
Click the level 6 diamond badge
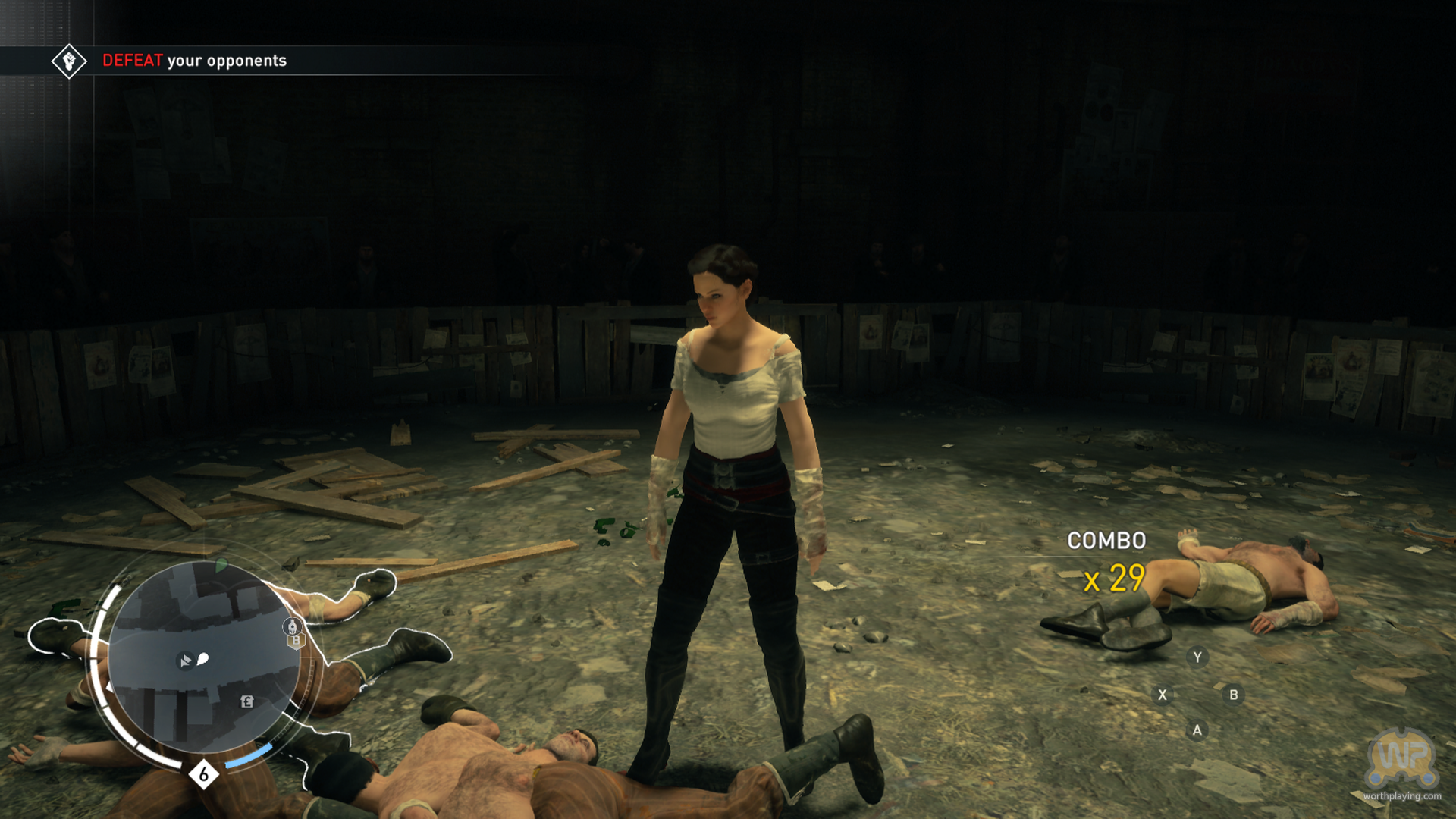pyautogui.click(x=203, y=774)
